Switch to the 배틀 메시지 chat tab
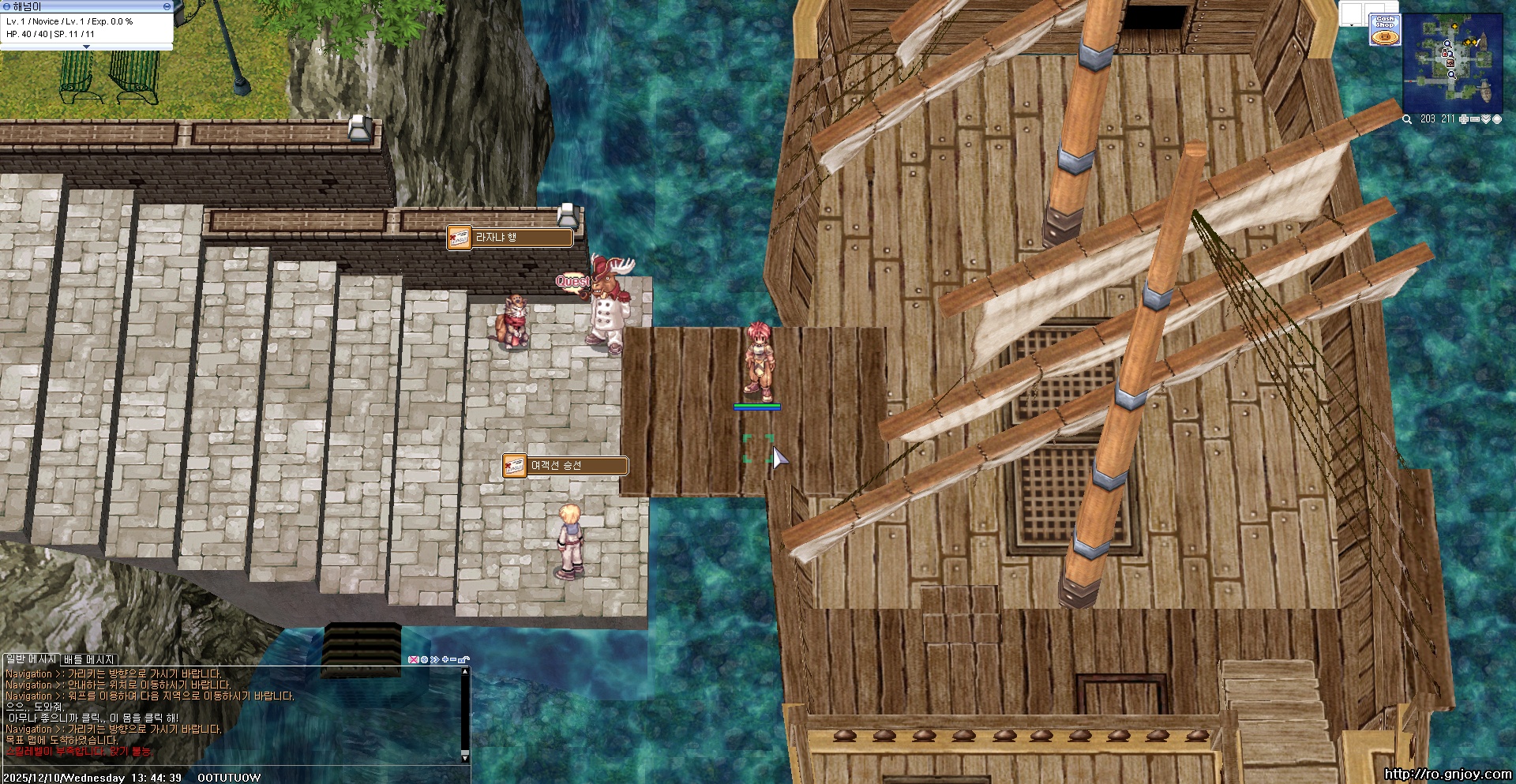This screenshot has width=1516, height=784. (89, 659)
